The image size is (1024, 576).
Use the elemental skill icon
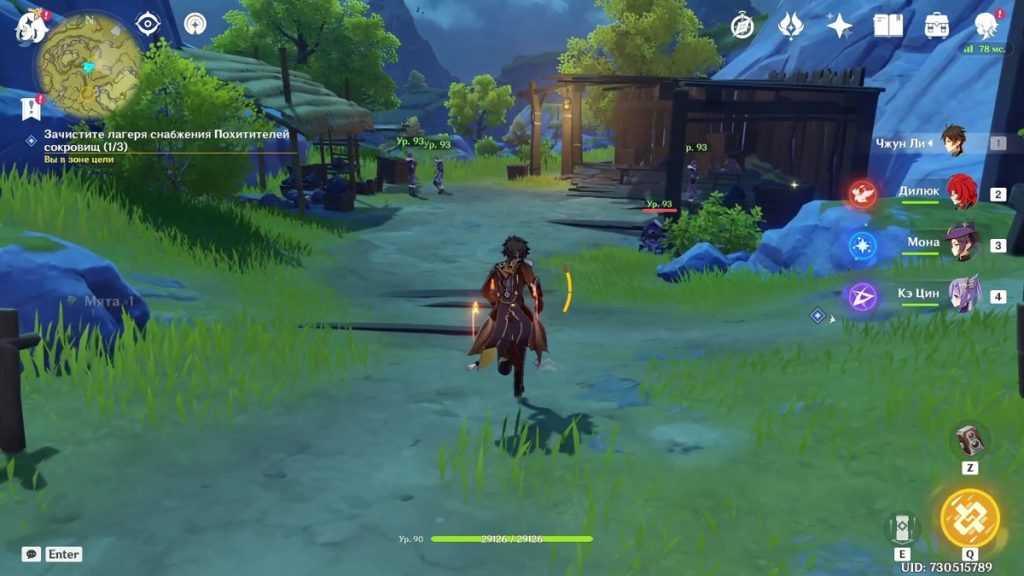(901, 527)
